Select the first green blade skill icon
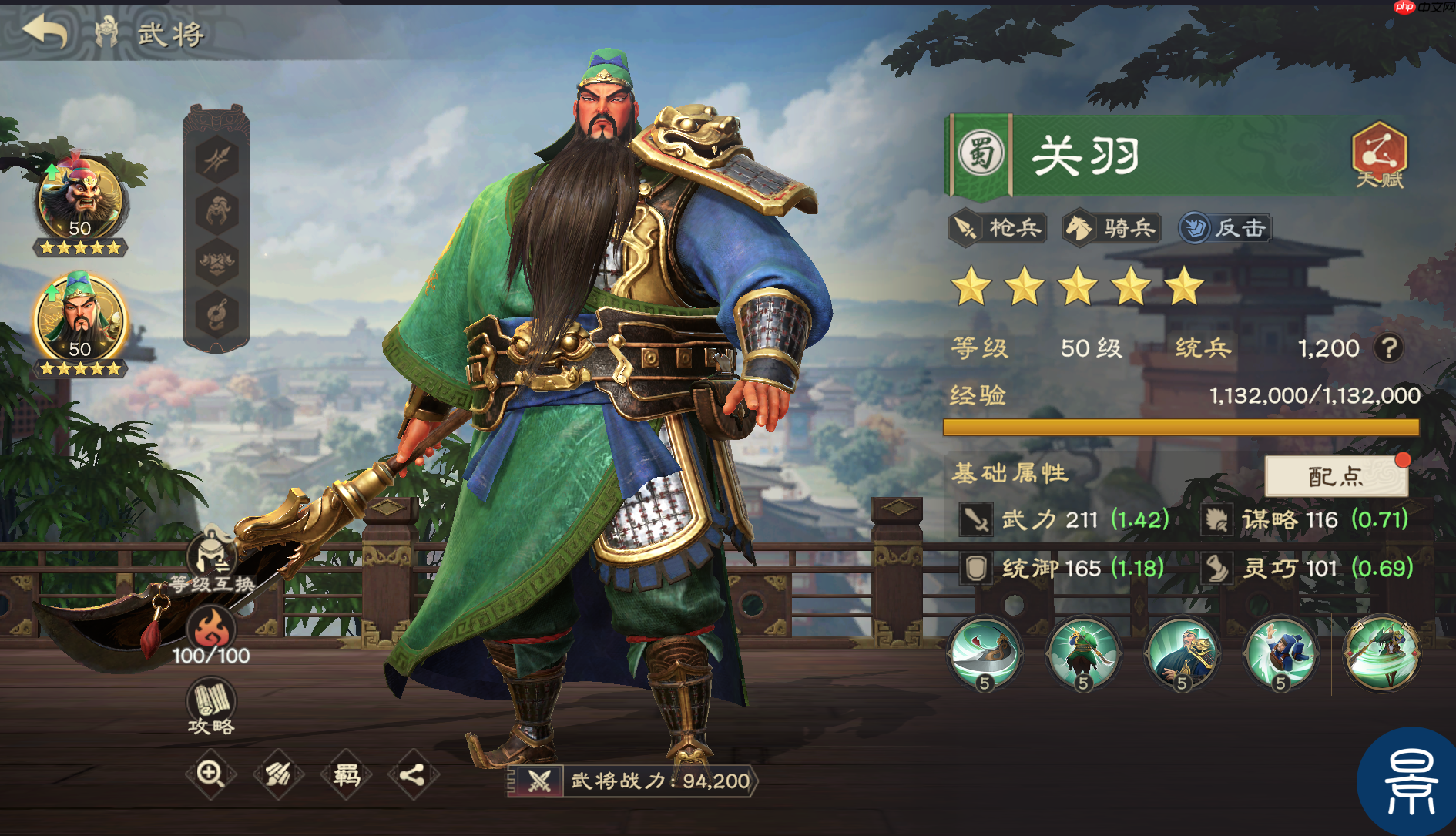1456x836 pixels. (x=986, y=654)
